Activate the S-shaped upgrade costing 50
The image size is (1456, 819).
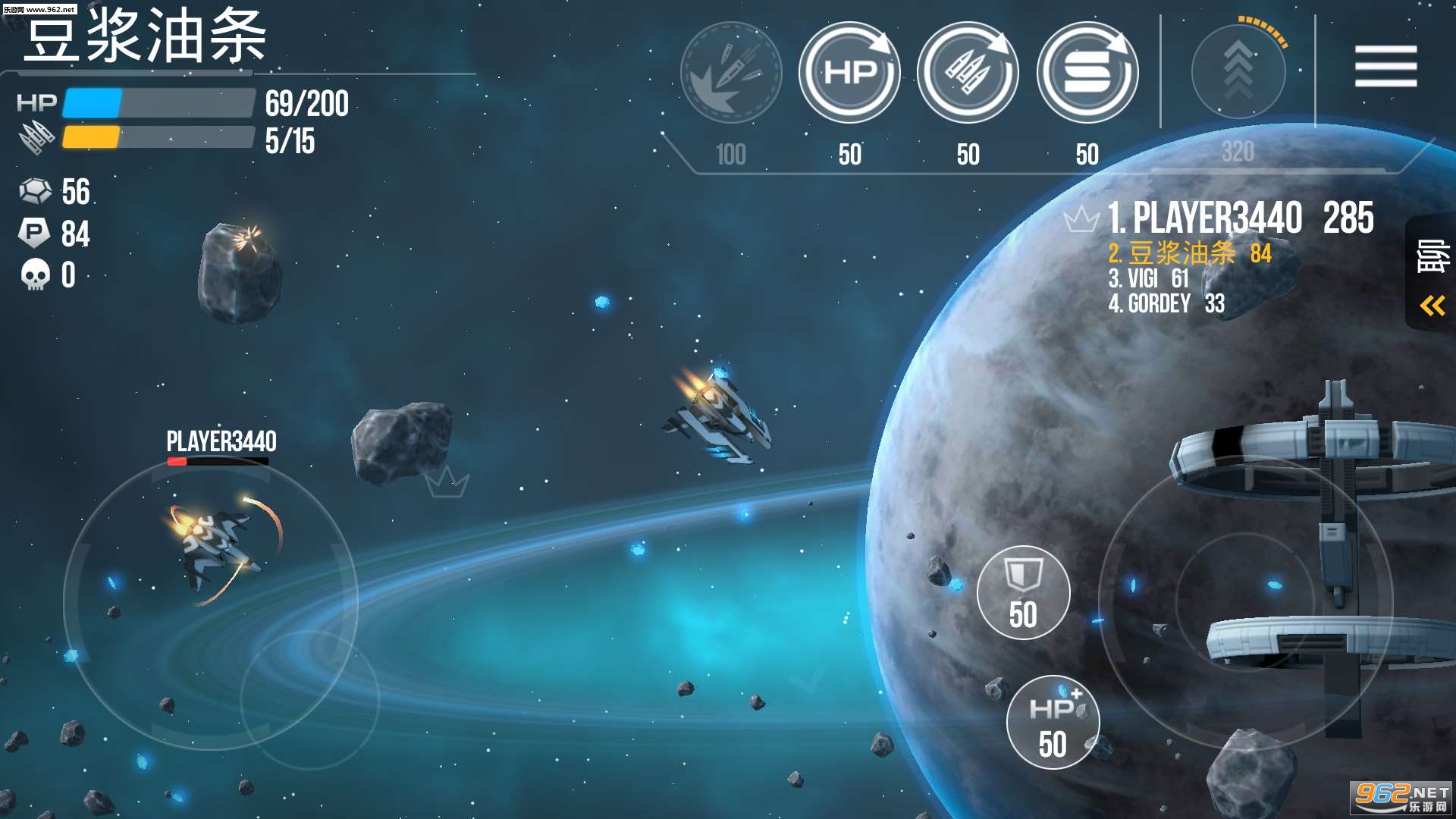[1087, 73]
